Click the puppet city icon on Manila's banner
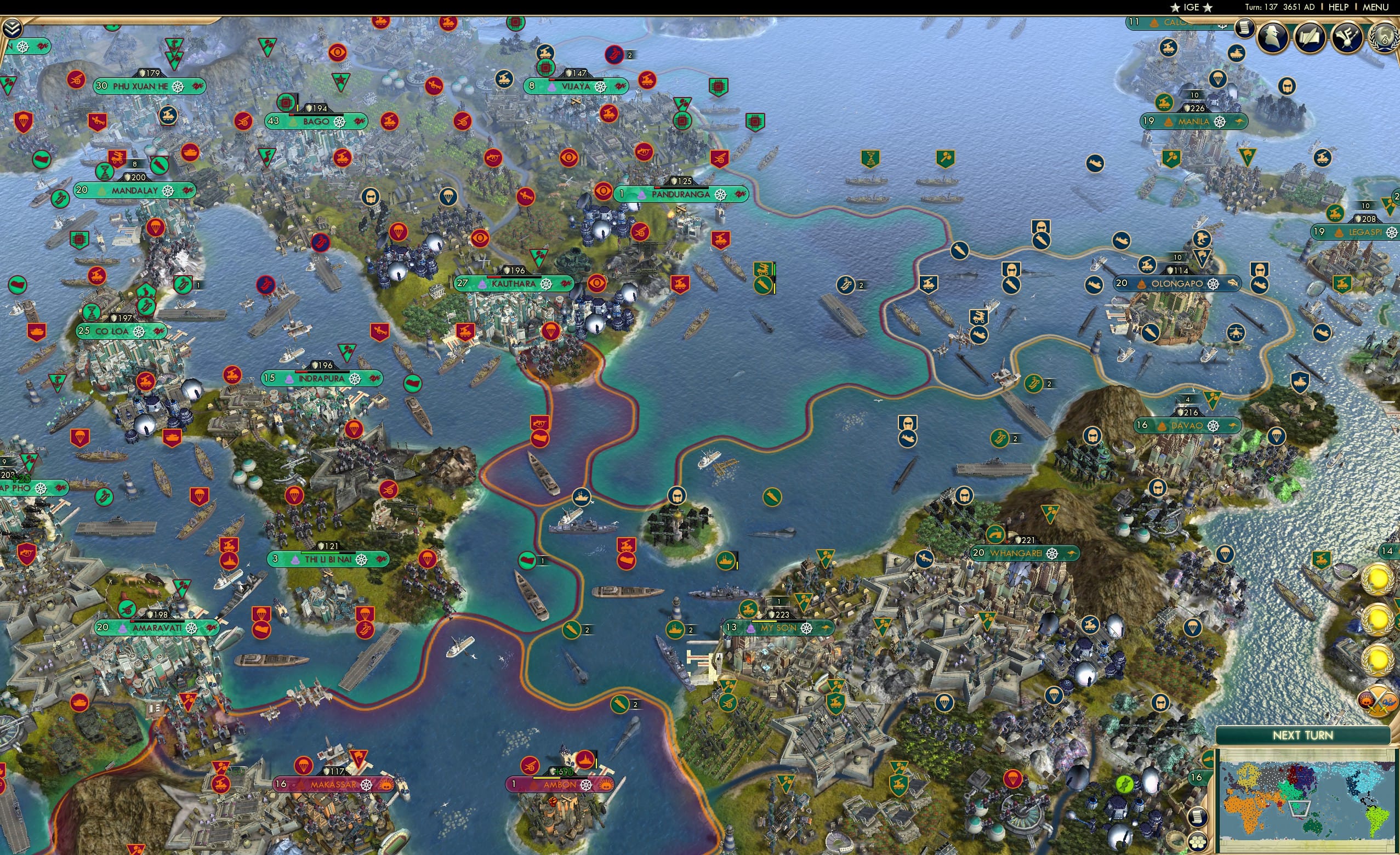This screenshot has width=1400, height=855. [1169, 122]
